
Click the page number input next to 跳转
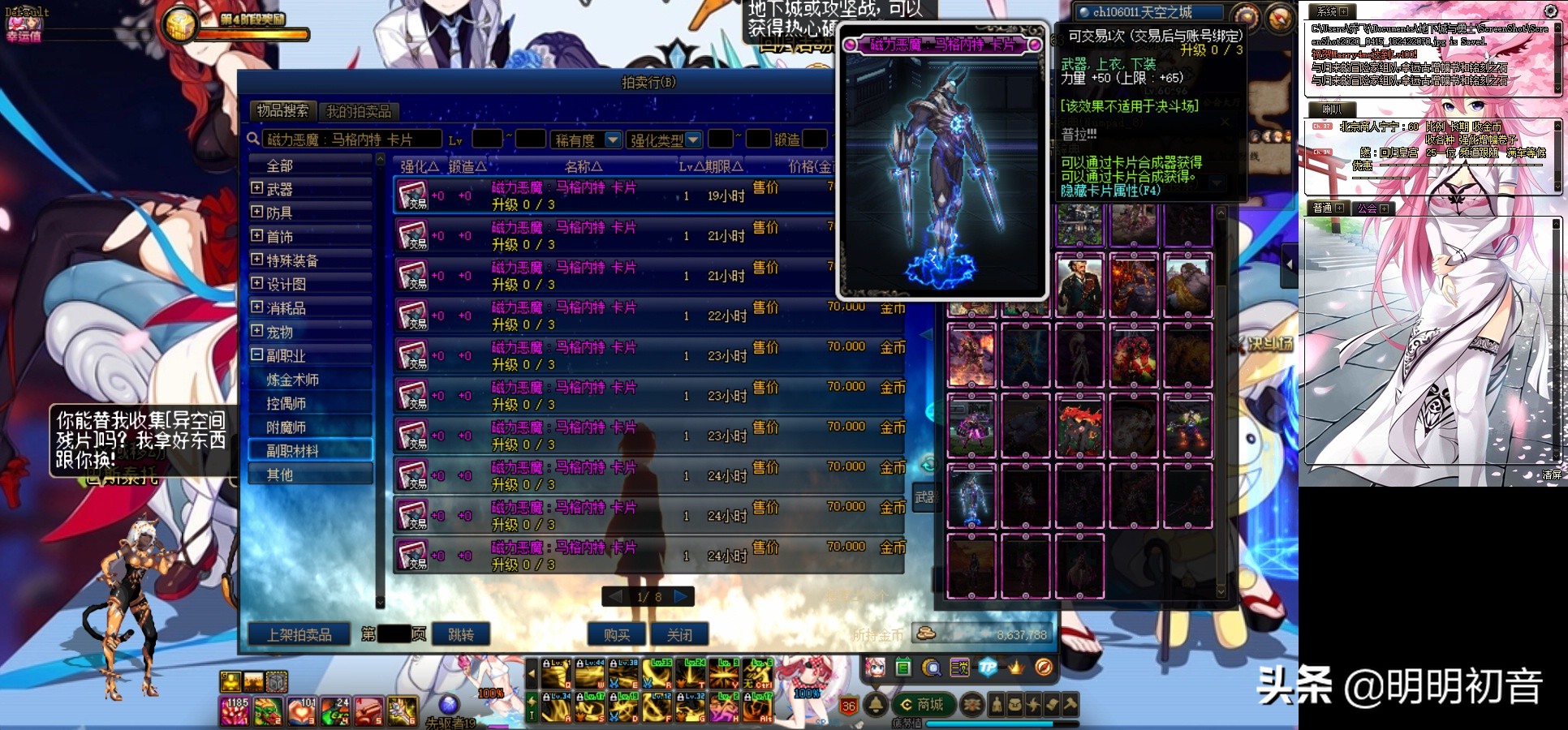pos(395,635)
